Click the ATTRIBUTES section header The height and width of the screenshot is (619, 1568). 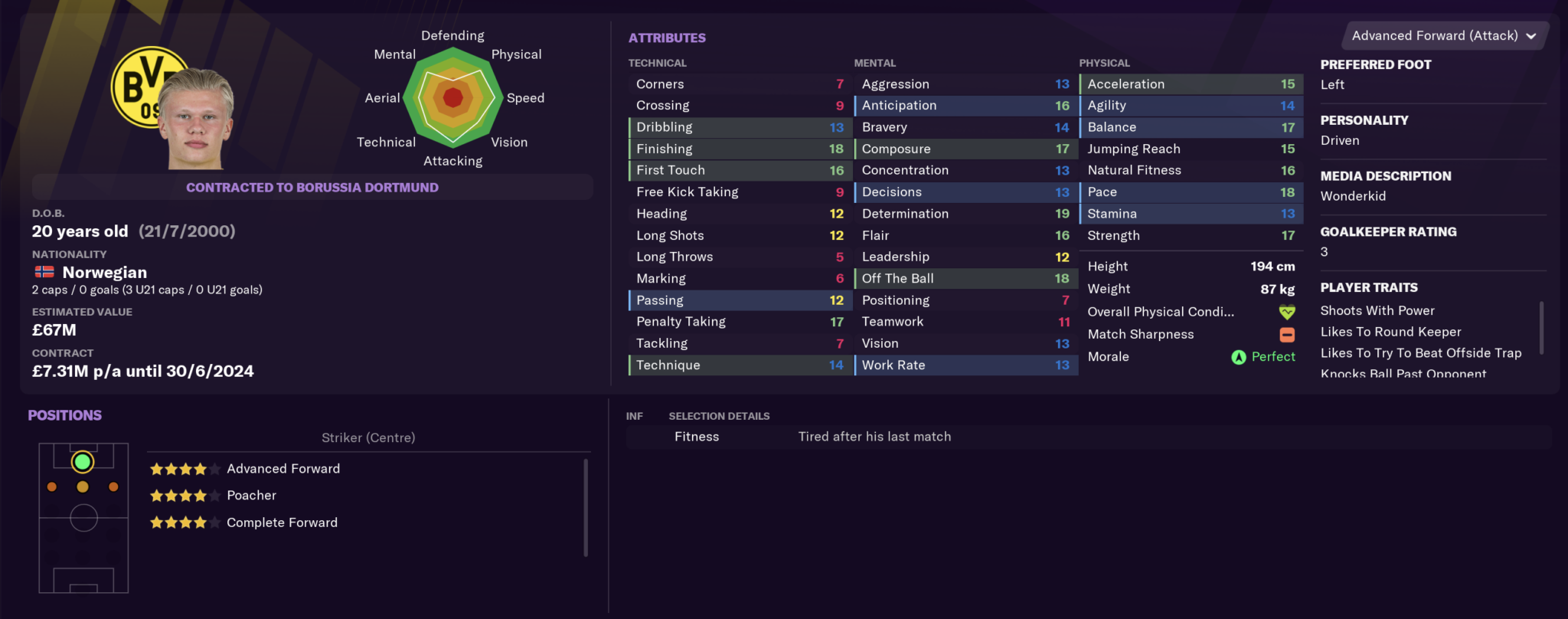pyautogui.click(x=667, y=38)
